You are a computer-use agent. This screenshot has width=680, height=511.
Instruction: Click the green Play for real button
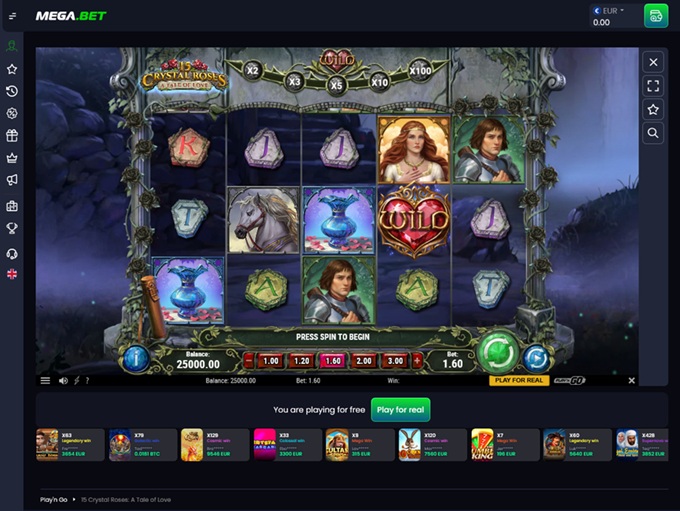[x=401, y=409]
